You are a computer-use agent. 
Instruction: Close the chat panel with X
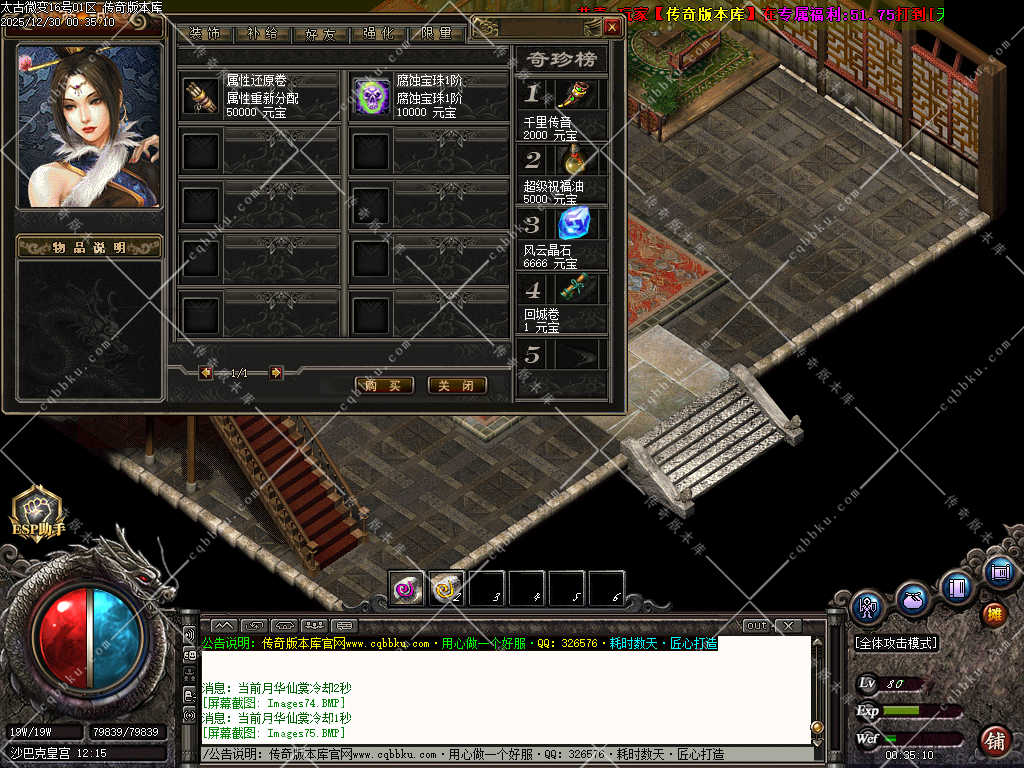788,626
